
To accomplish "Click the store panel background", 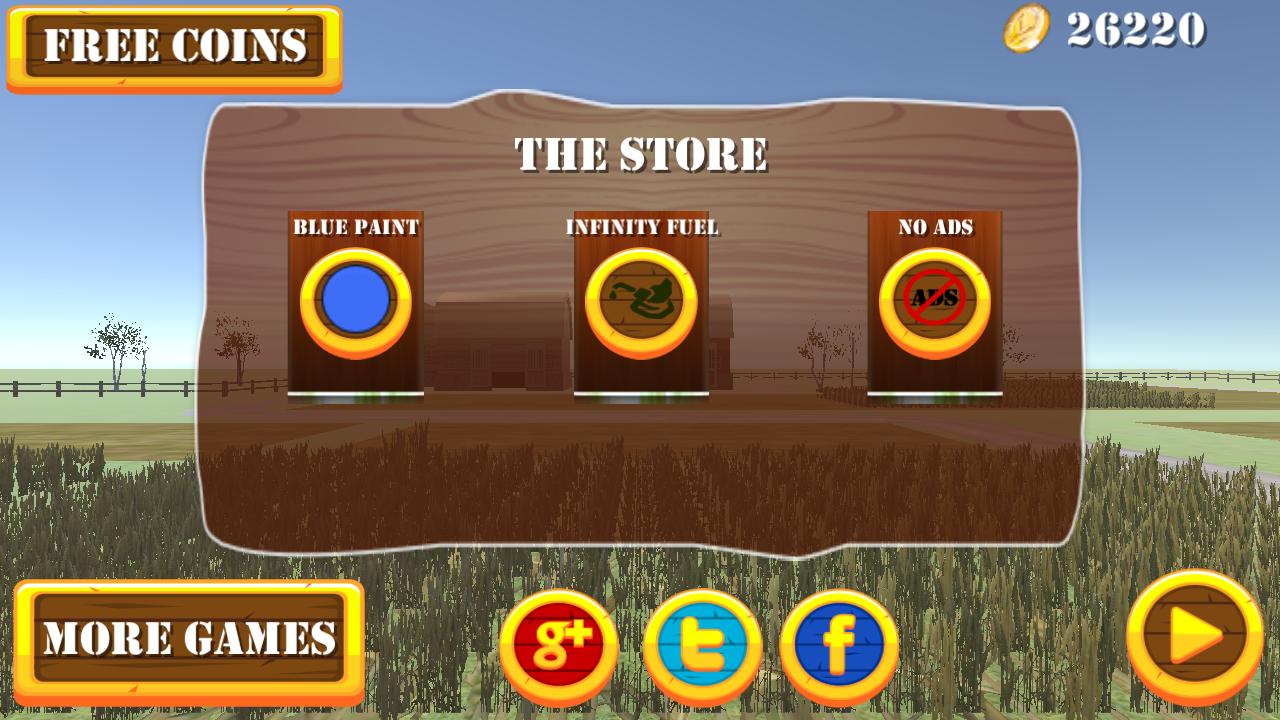I will 640,480.
